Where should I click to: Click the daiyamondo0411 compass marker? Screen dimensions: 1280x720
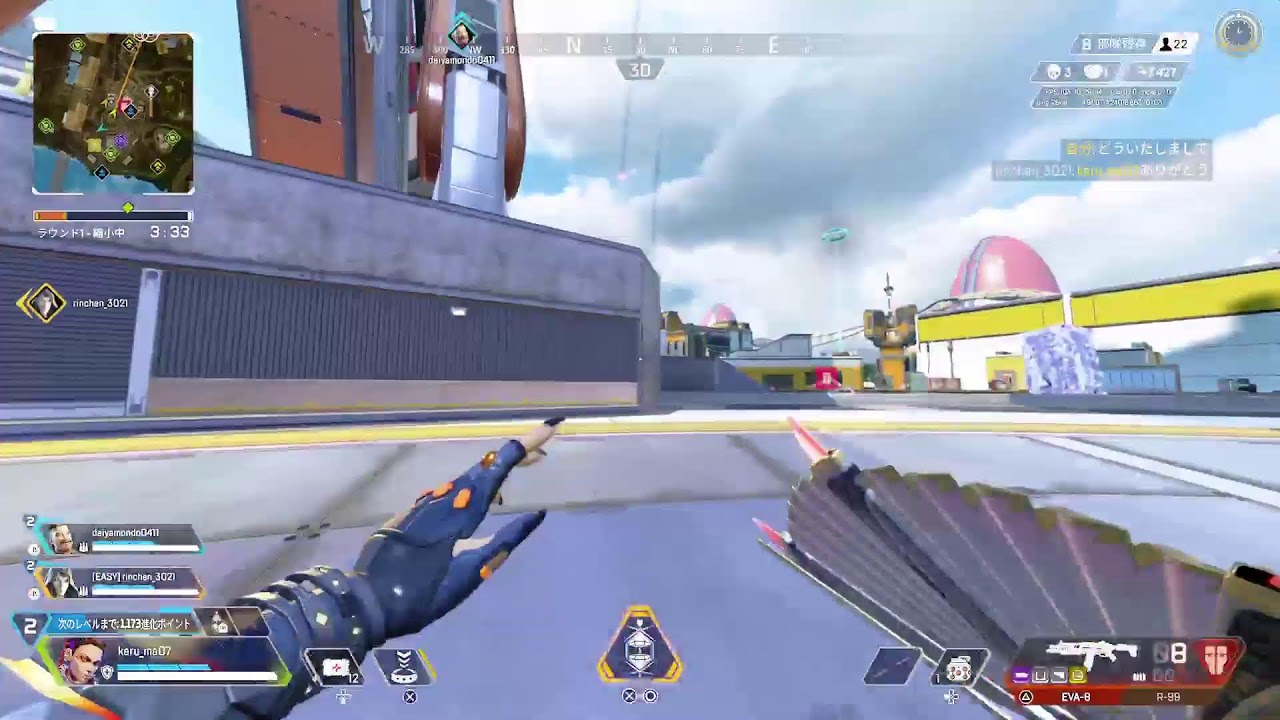pos(461,37)
